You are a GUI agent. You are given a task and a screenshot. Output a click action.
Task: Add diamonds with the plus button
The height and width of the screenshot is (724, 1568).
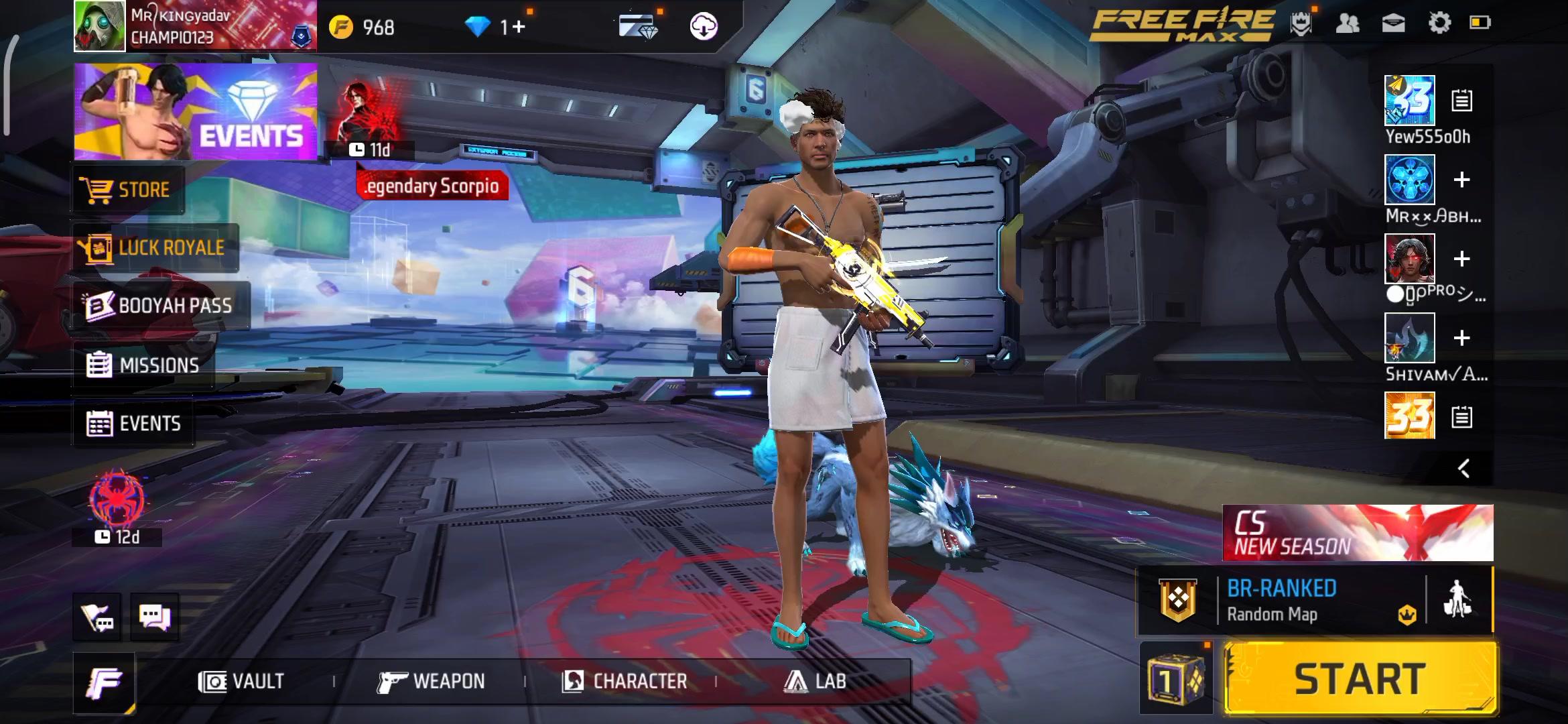coord(519,27)
